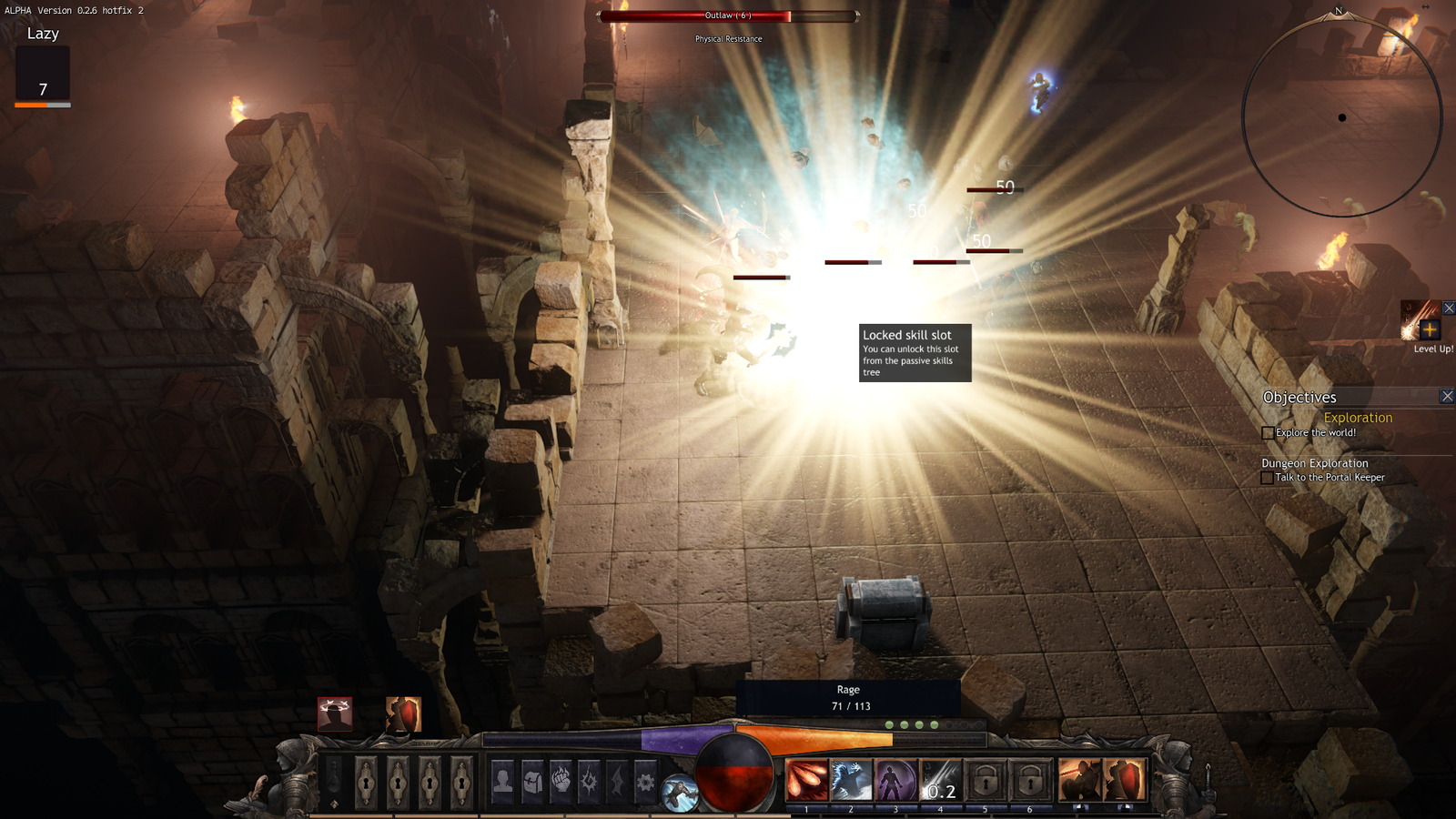
Task: Dismiss the Level Up notification
Action: [x=1449, y=308]
